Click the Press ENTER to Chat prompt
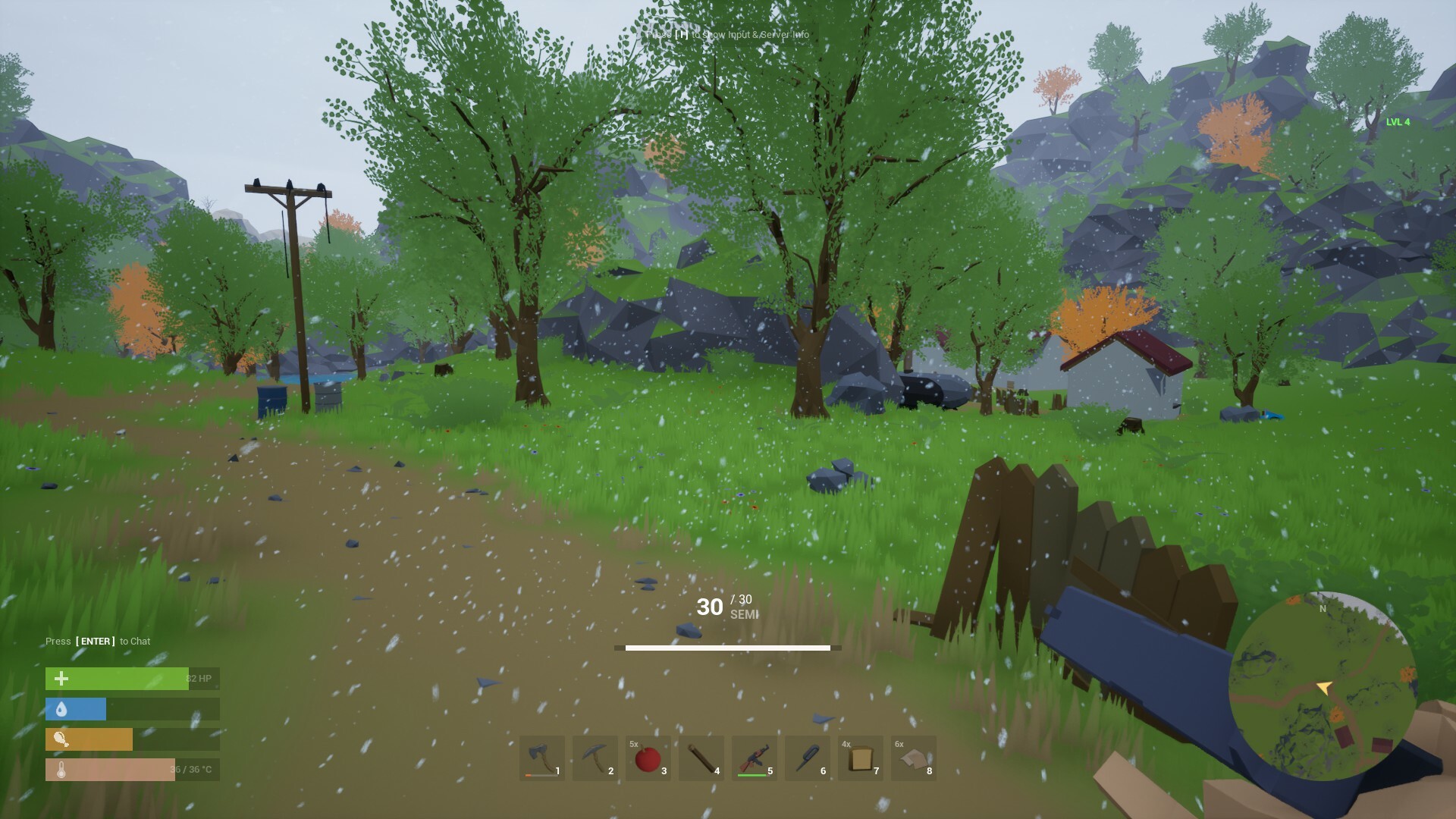1456x819 pixels. point(97,641)
